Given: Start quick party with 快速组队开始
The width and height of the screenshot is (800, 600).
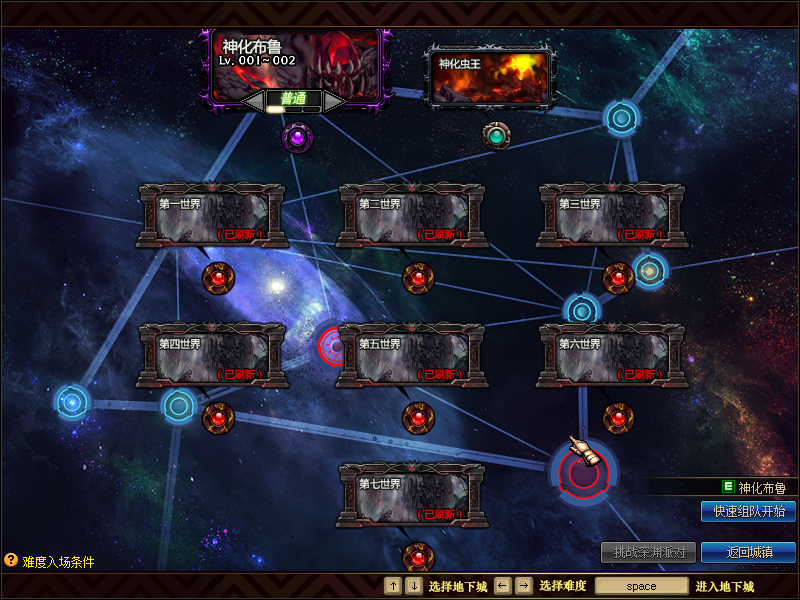Looking at the screenshot, I should point(748,511).
